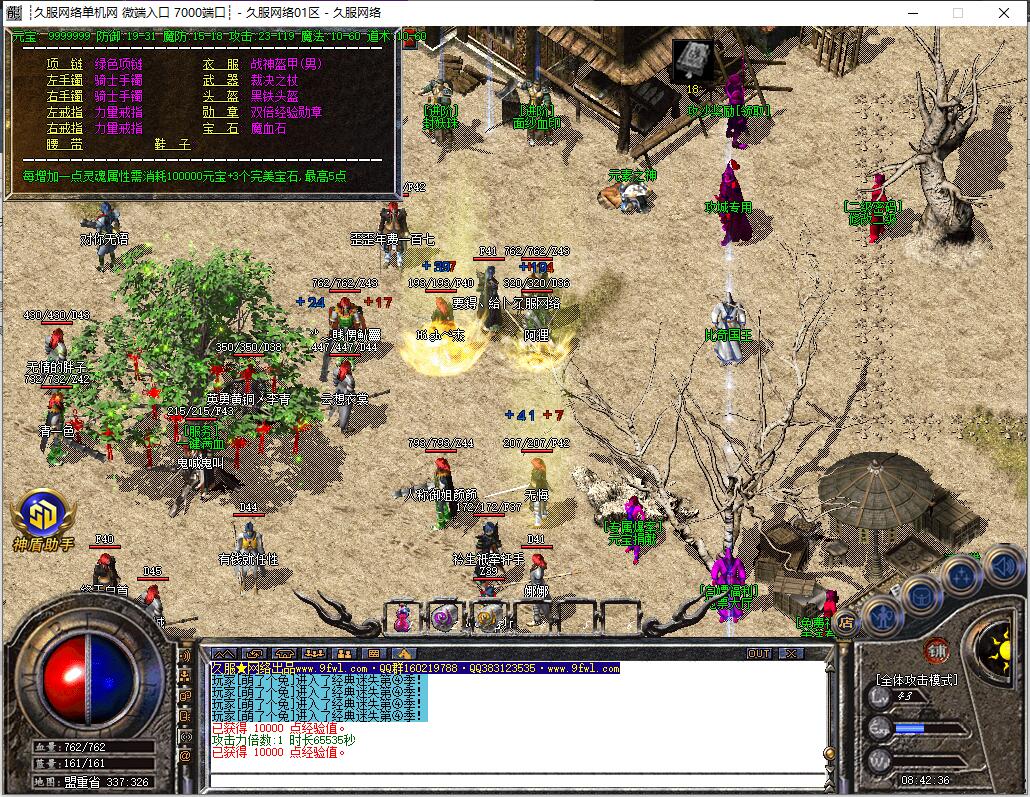The width and height of the screenshot is (1030, 797).
Task: Pick the 右戒指 right ring option
Action: [65, 128]
